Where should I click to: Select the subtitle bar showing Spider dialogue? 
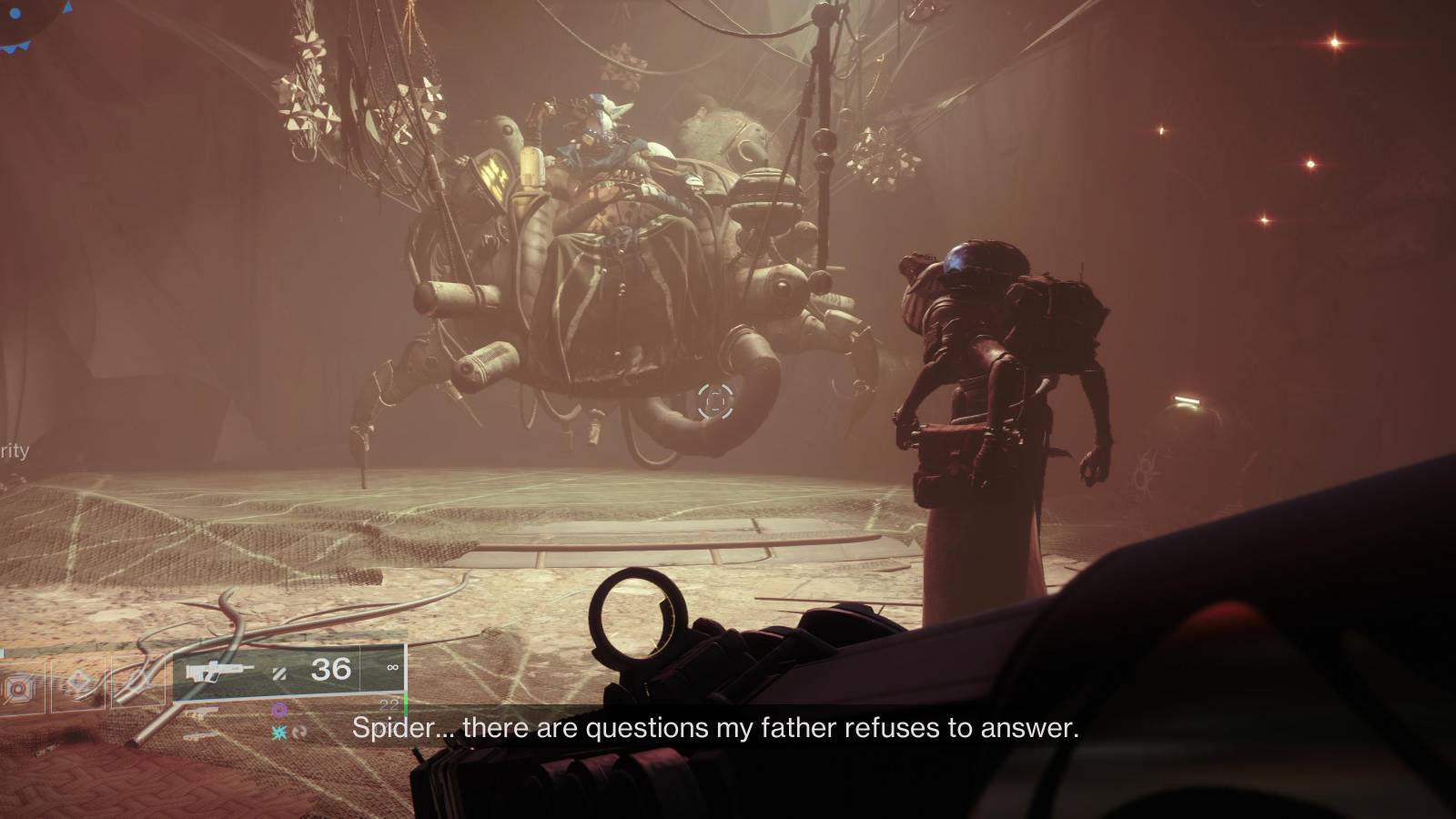pyautogui.click(x=714, y=728)
